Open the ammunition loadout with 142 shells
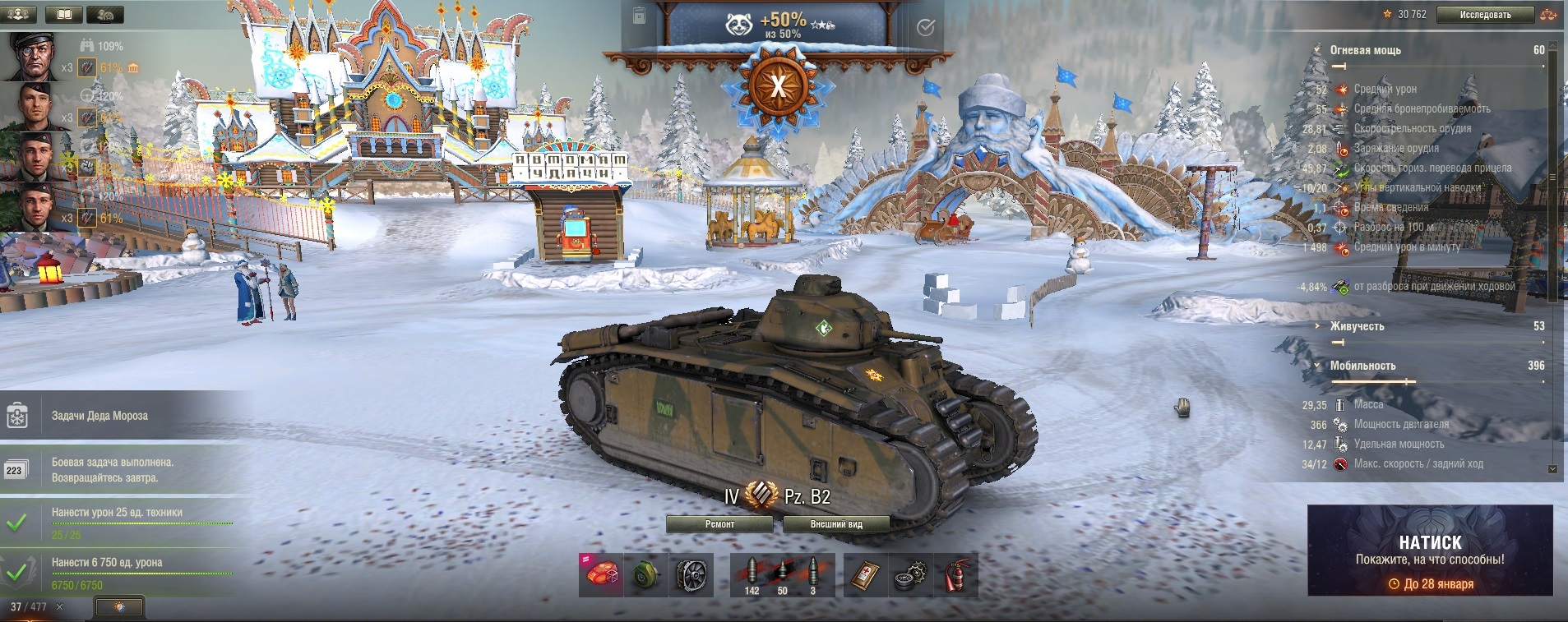The image size is (1568, 622). [x=752, y=574]
